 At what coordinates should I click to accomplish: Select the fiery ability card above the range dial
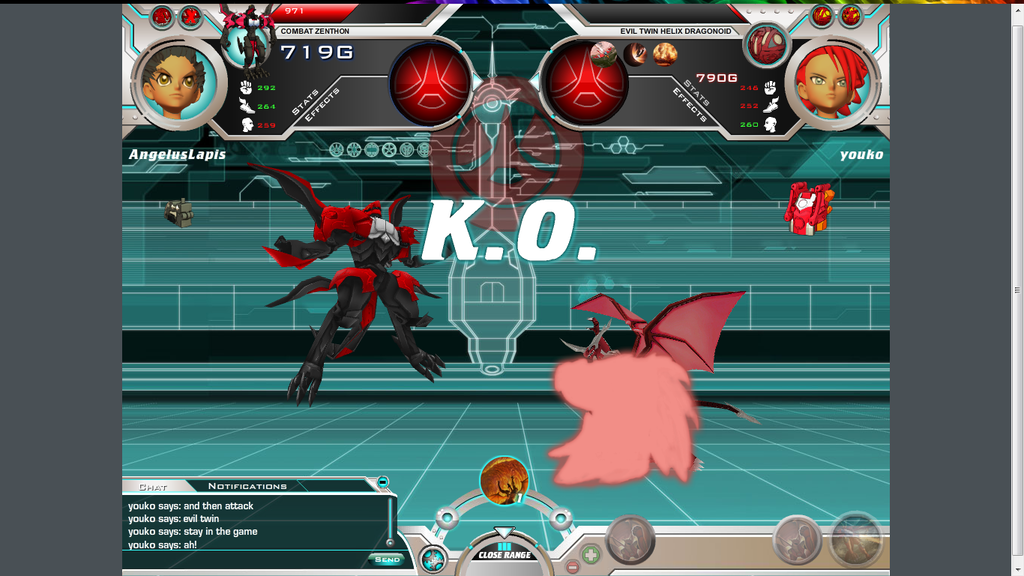pos(503,481)
